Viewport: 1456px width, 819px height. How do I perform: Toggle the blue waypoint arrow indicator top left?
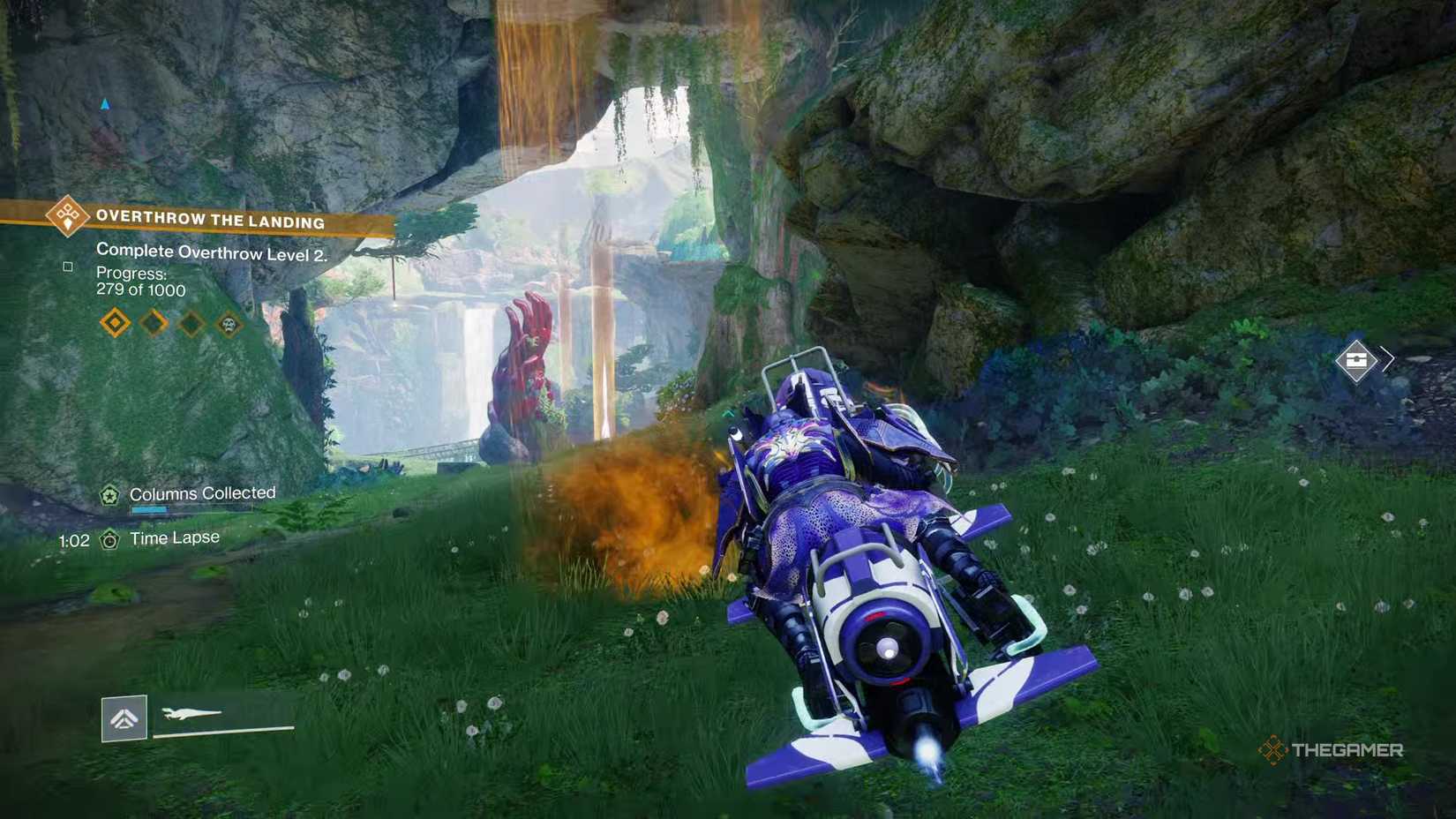[106, 103]
